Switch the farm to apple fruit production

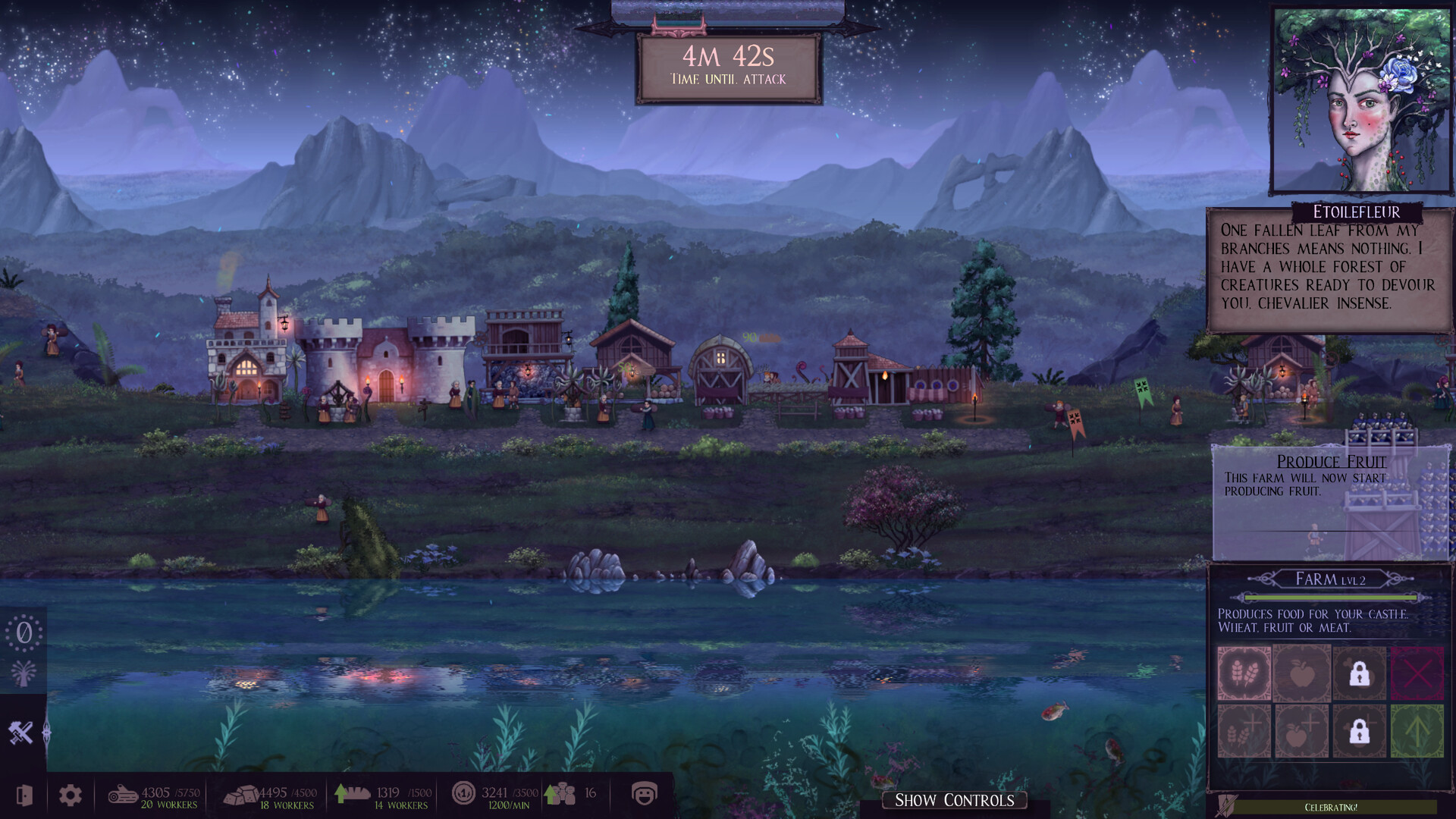point(1301,673)
